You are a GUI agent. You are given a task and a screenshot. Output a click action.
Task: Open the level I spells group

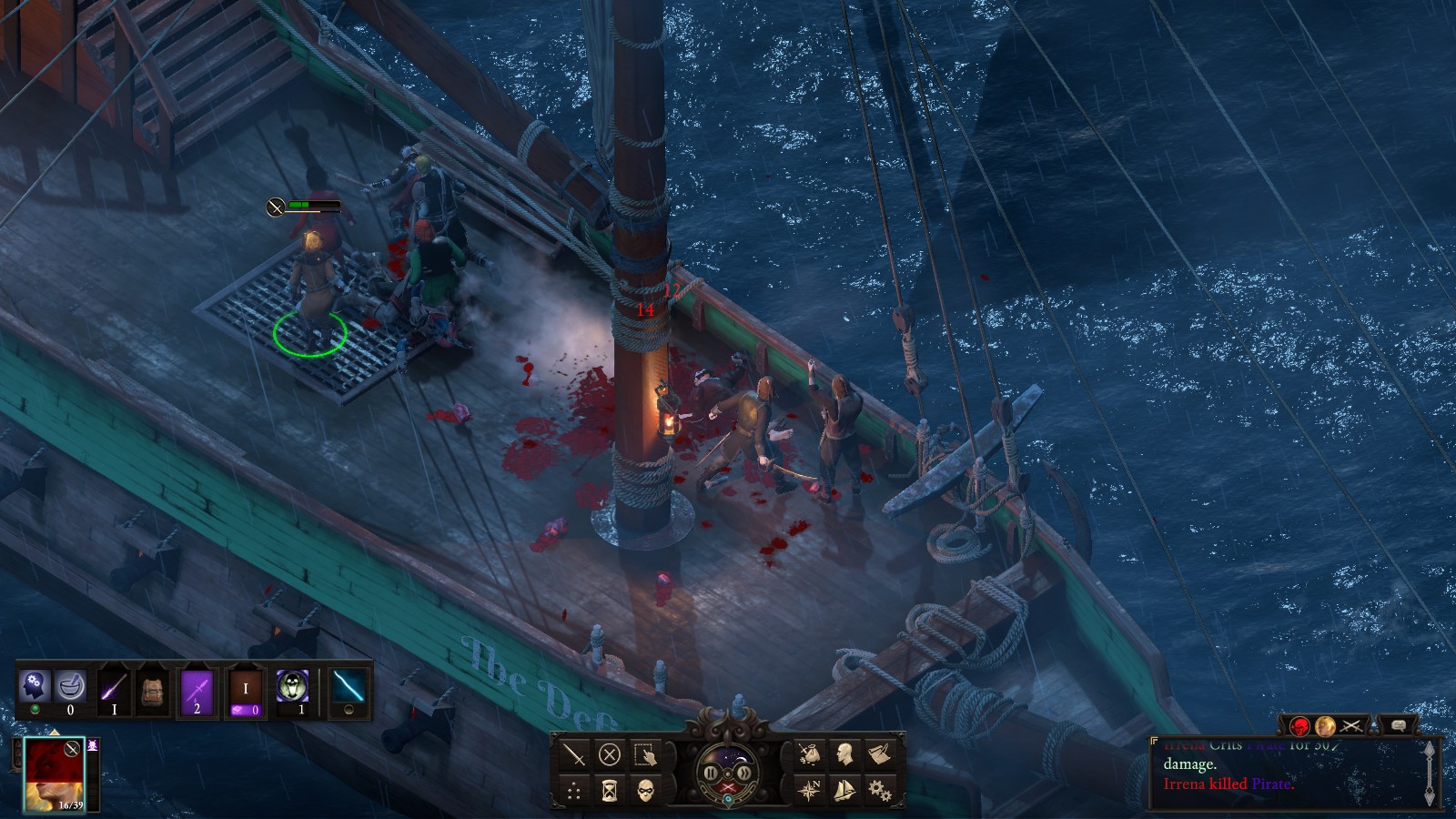click(x=245, y=689)
